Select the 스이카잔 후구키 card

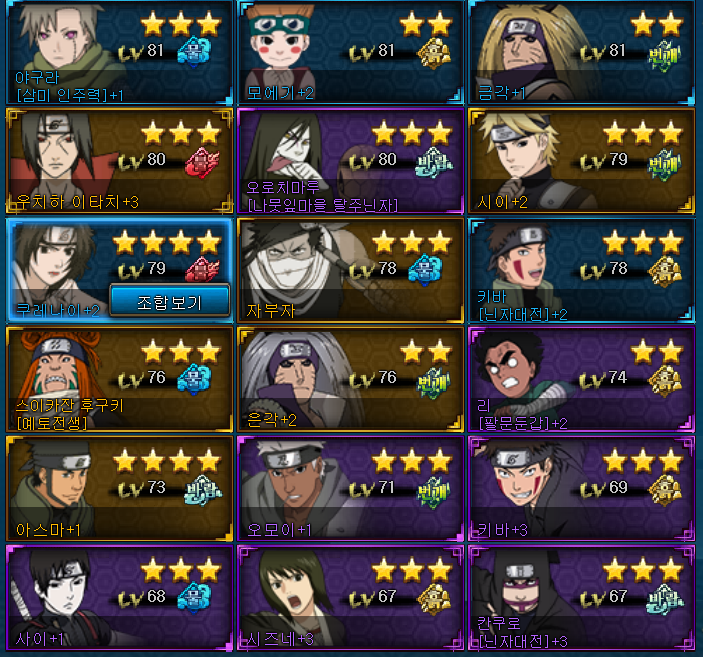119,378
